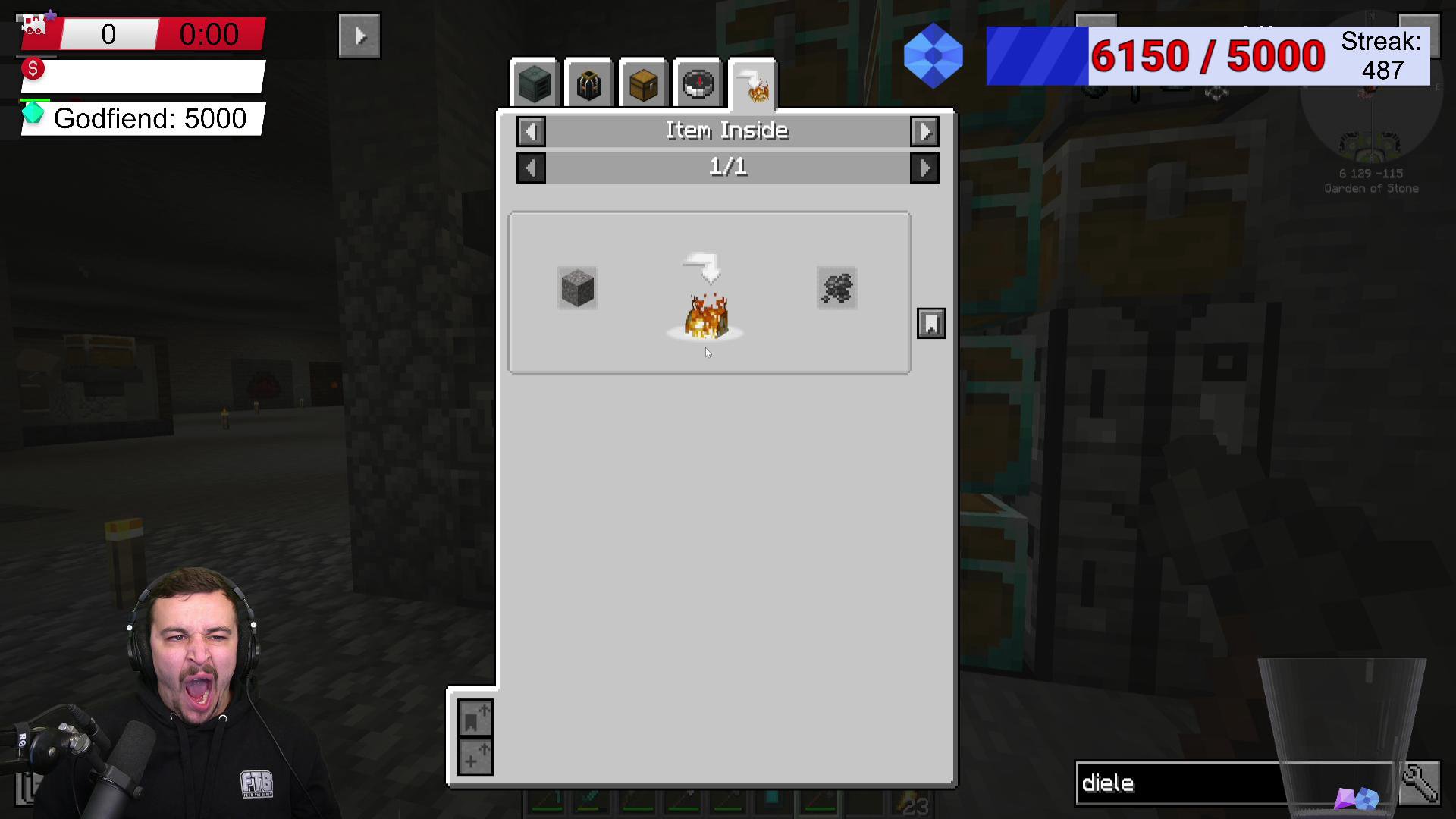Select the wooden chest recipe tab
Image resolution: width=1456 pixels, height=819 pixels.
click(x=643, y=84)
